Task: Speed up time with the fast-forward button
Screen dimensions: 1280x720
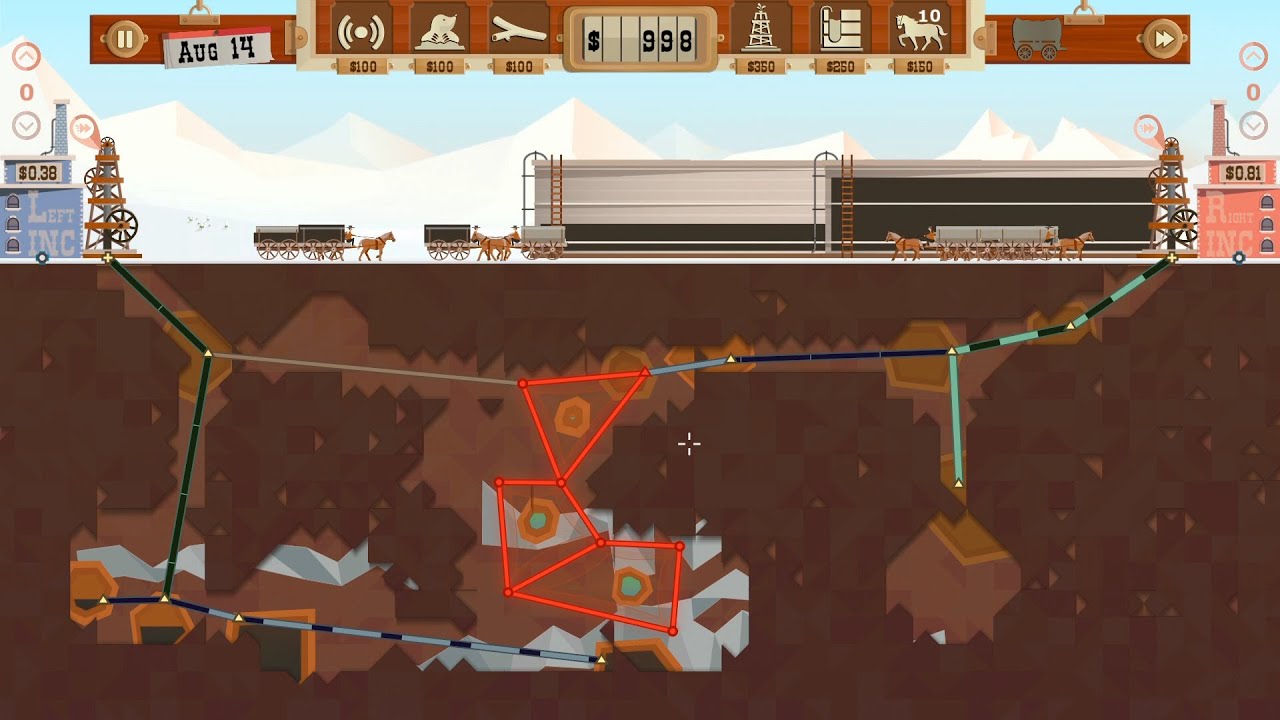Action: [x=1163, y=39]
